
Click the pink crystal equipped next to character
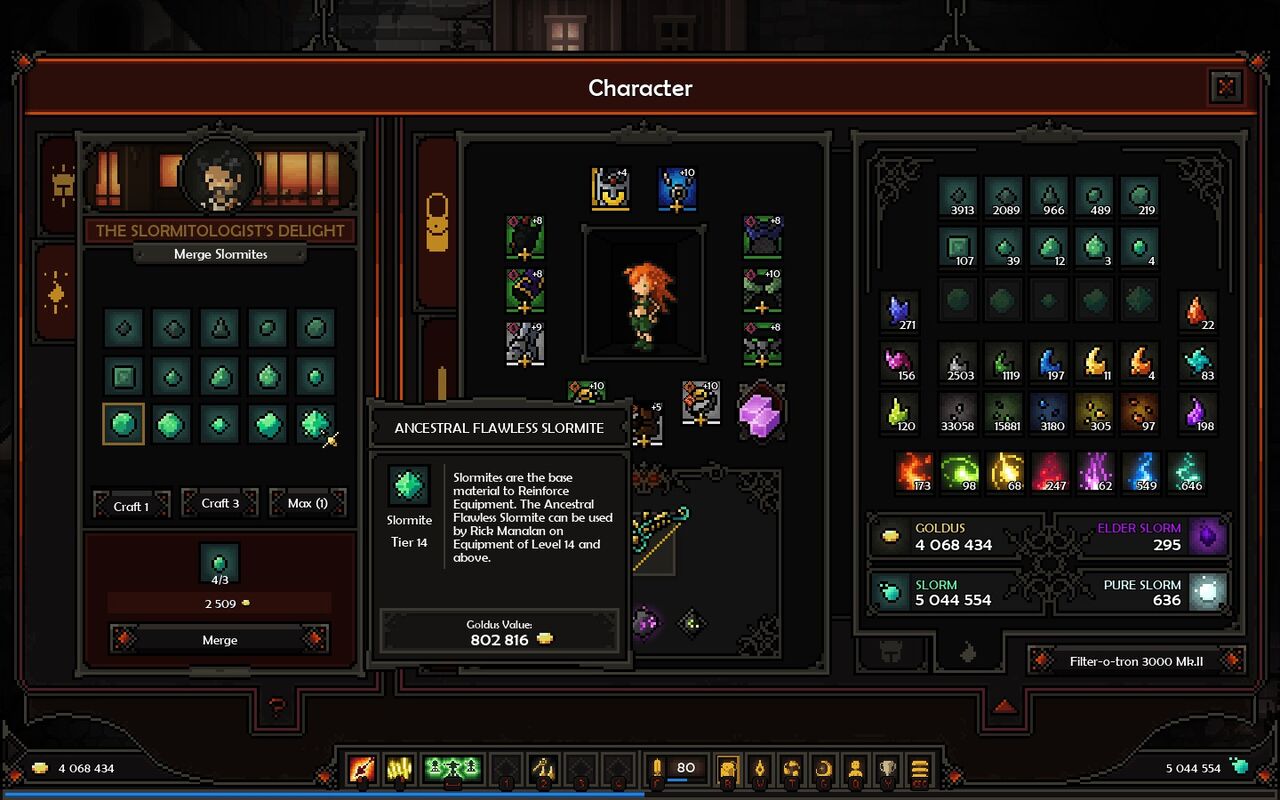coord(762,418)
